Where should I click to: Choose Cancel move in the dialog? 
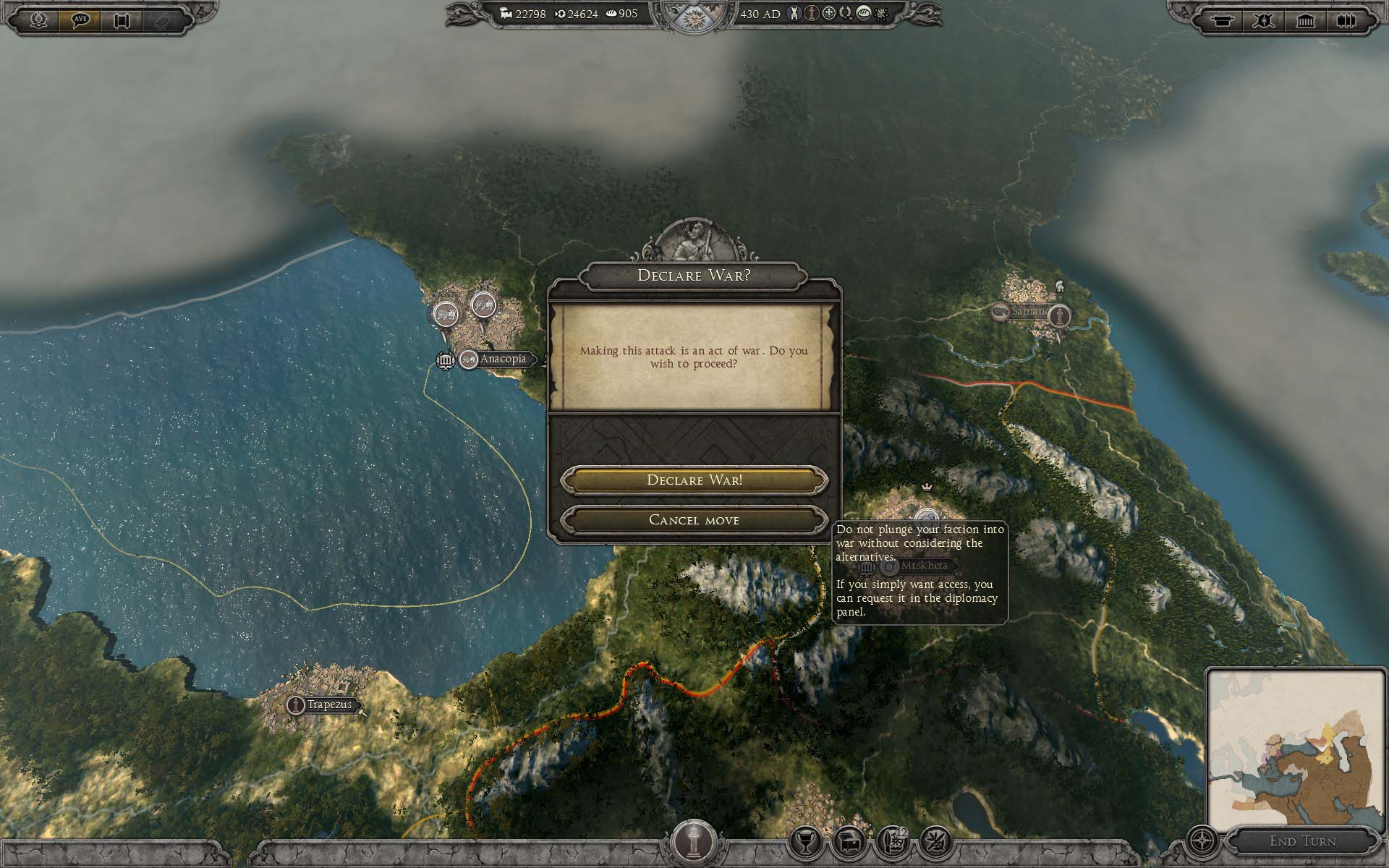[694, 520]
